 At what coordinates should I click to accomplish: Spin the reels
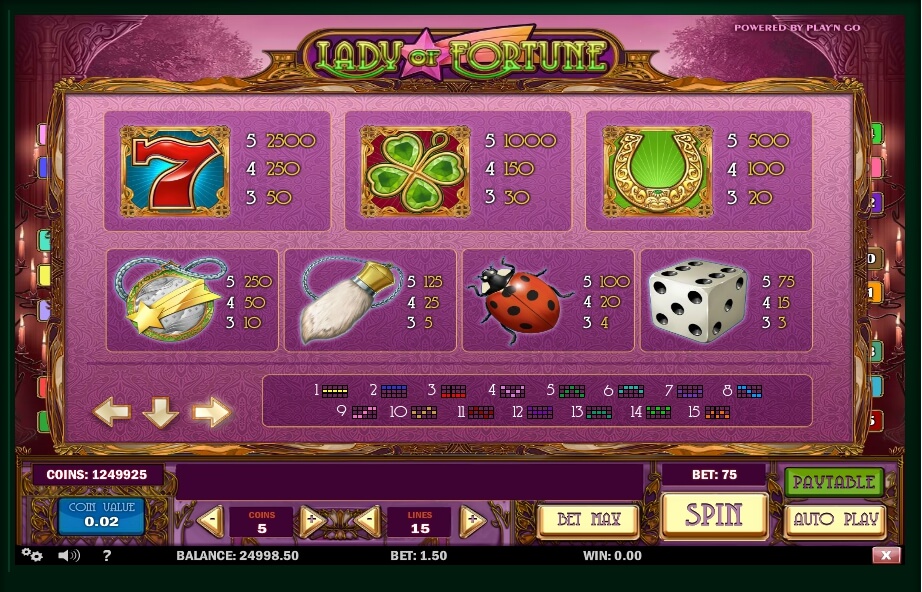714,516
